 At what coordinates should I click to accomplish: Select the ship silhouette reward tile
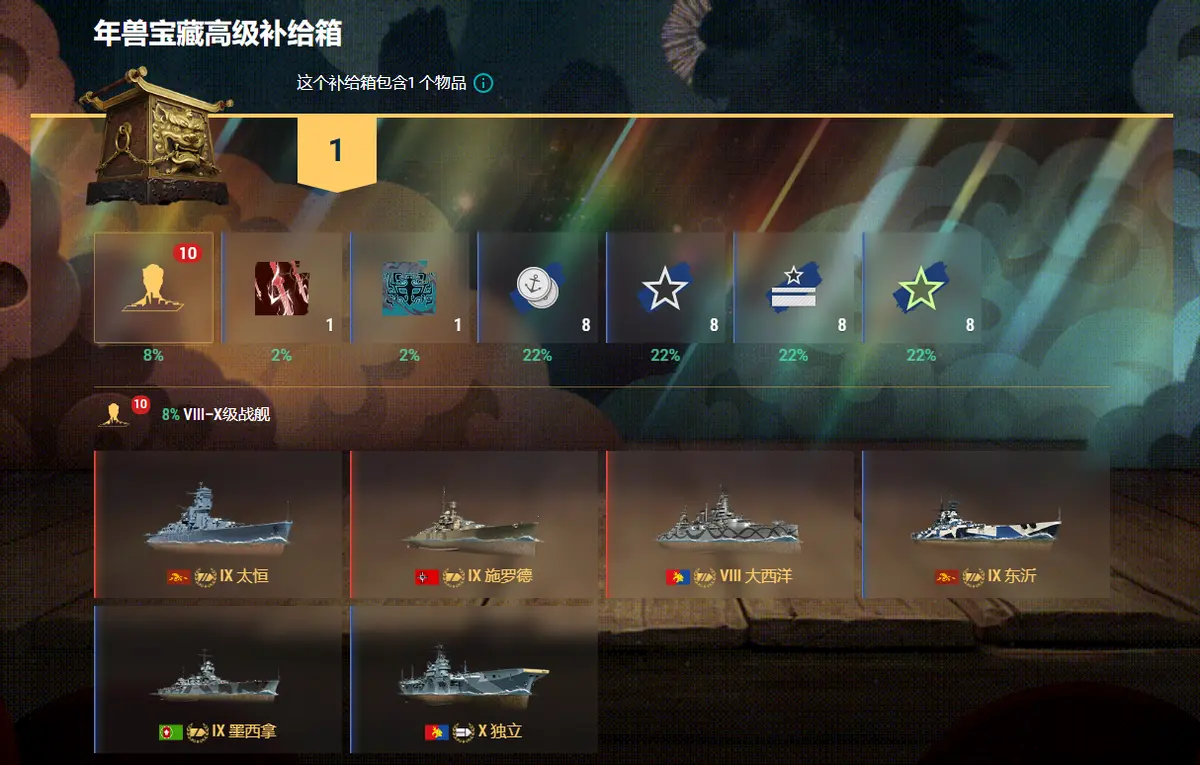click(154, 288)
